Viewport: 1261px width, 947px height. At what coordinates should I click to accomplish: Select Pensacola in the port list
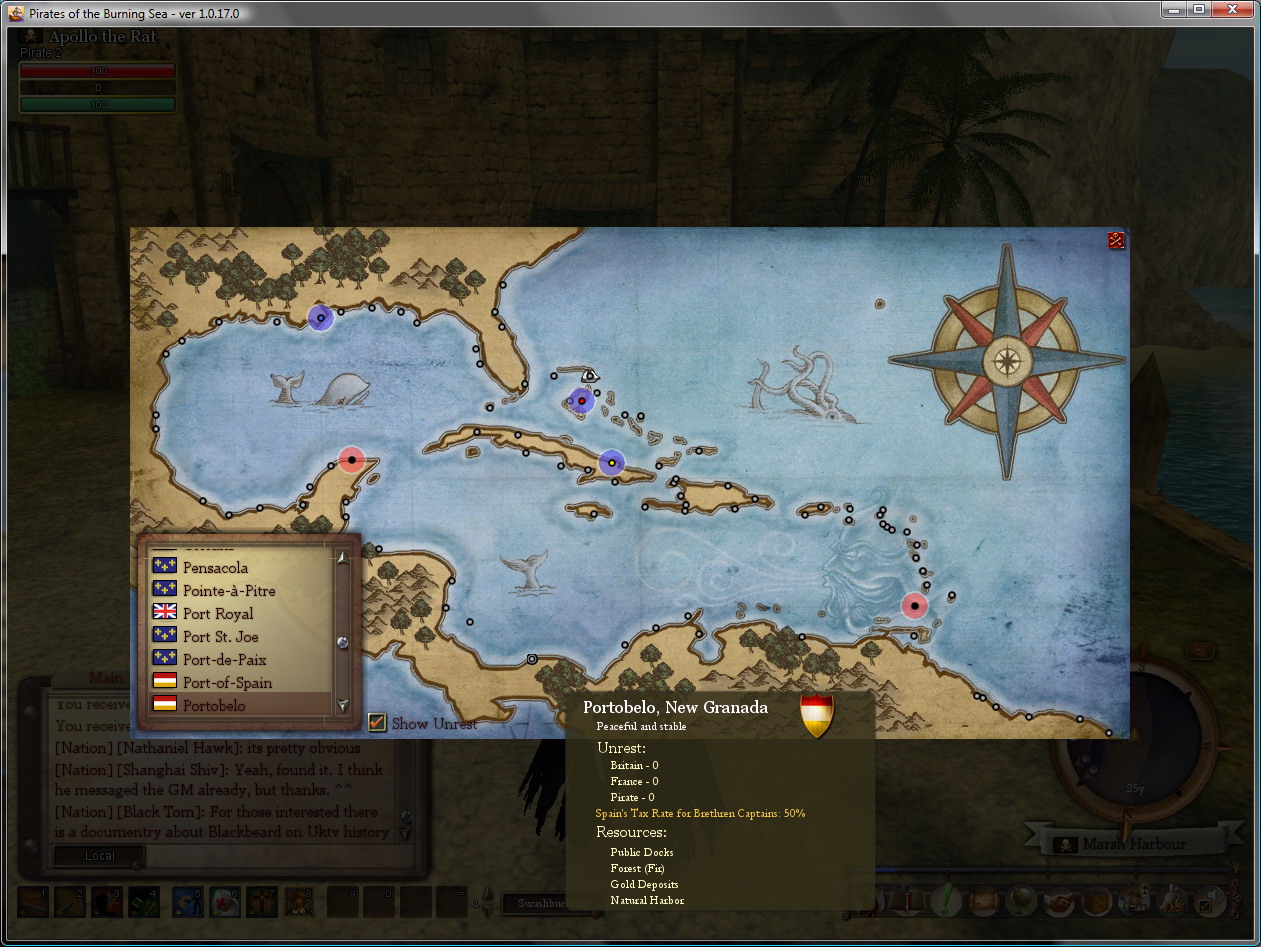coord(215,568)
